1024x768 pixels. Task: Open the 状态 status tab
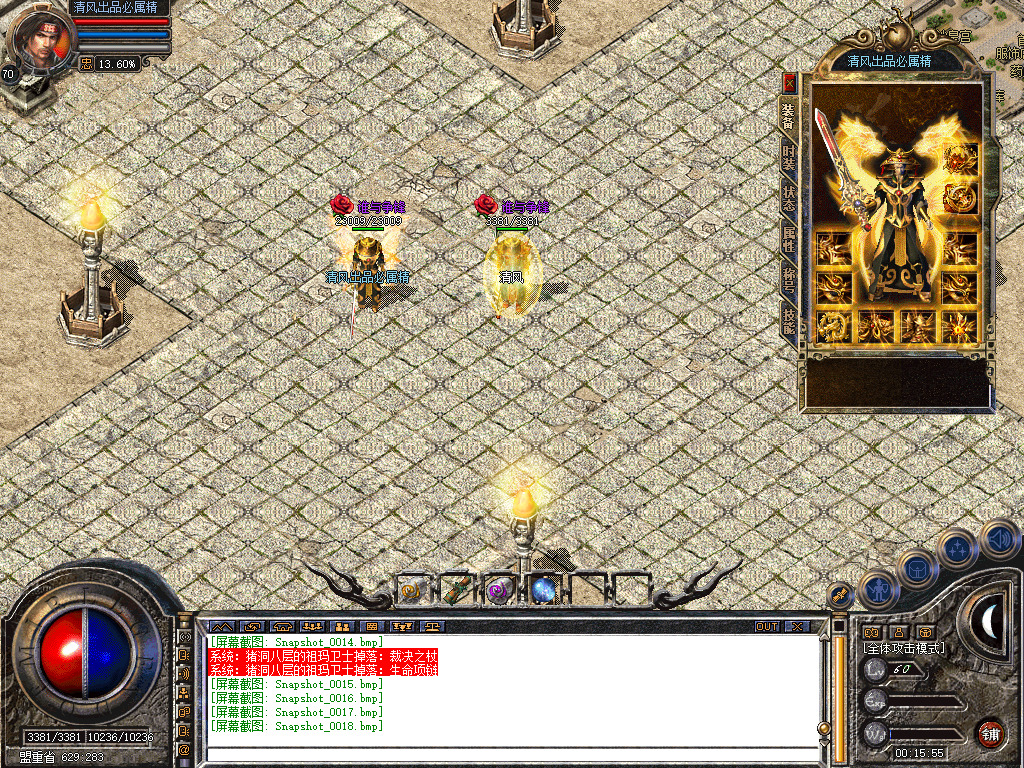[x=789, y=197]
